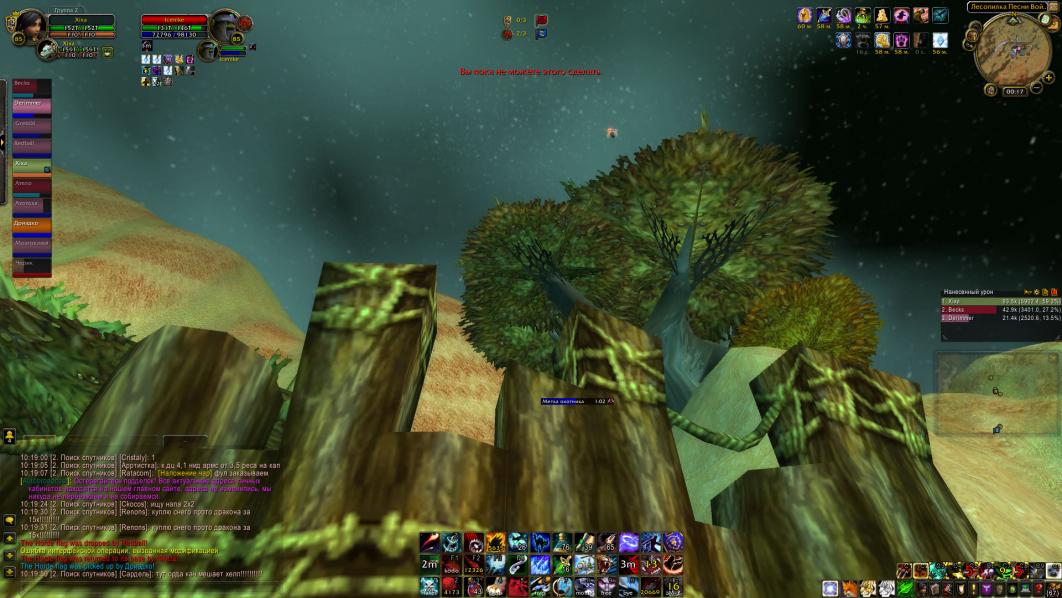Click the battleground Horde flag score icon
This screenshot has height=598, width=1062.
coord(541,20)
